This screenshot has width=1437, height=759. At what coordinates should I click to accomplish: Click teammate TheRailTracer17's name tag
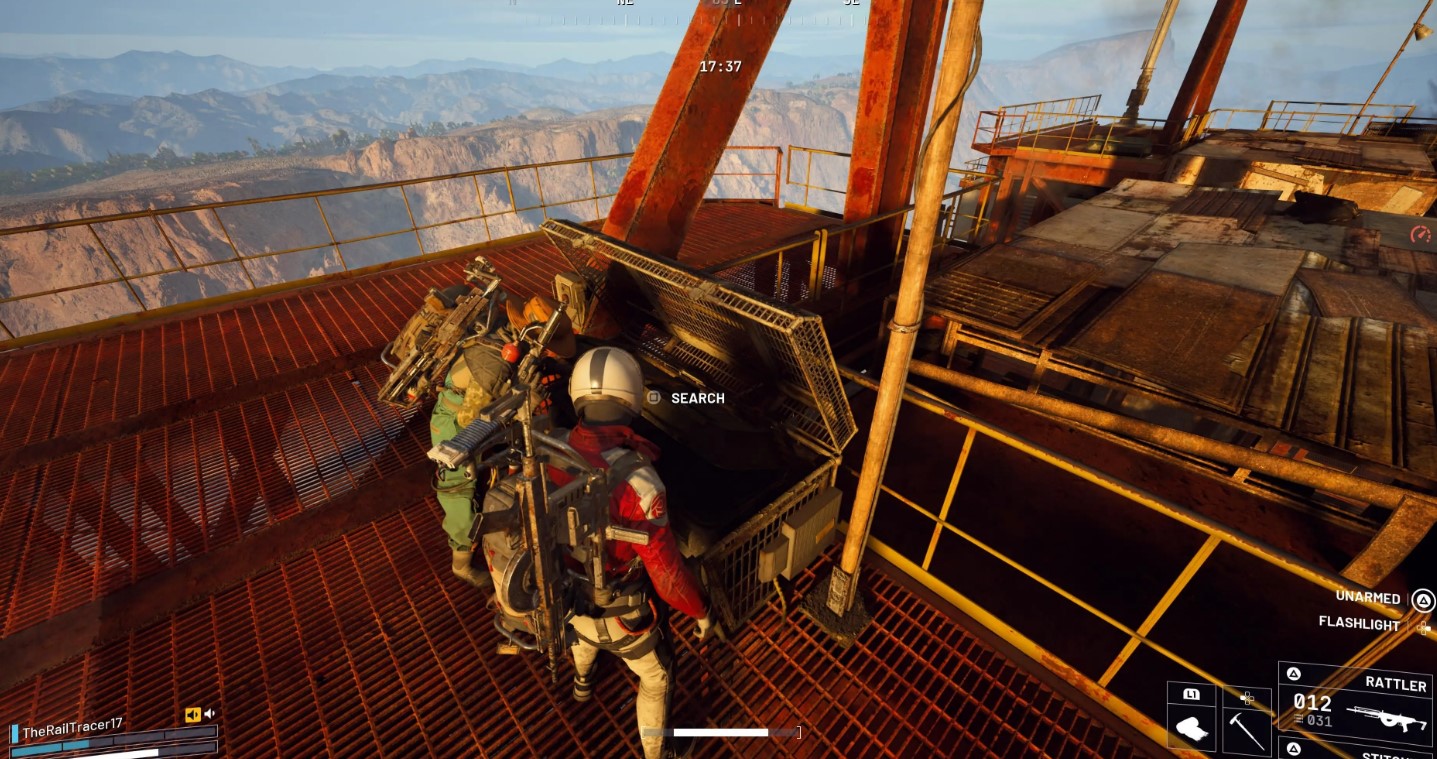click(x=72, y=732)
